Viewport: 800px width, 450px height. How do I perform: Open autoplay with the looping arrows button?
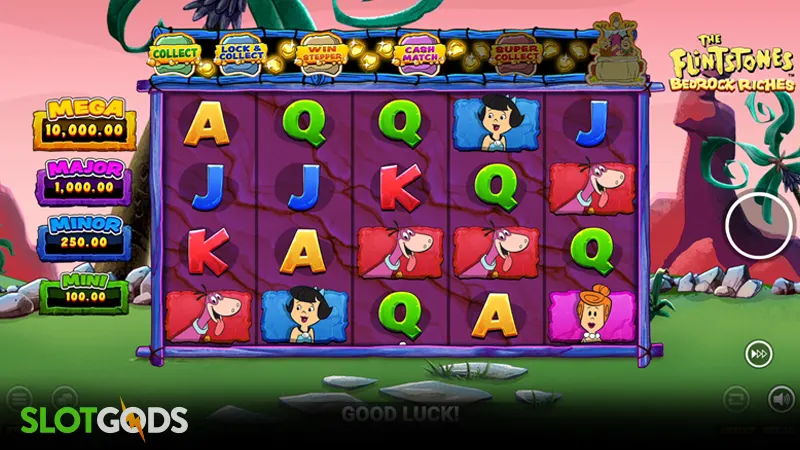click(x=735, y=399)
